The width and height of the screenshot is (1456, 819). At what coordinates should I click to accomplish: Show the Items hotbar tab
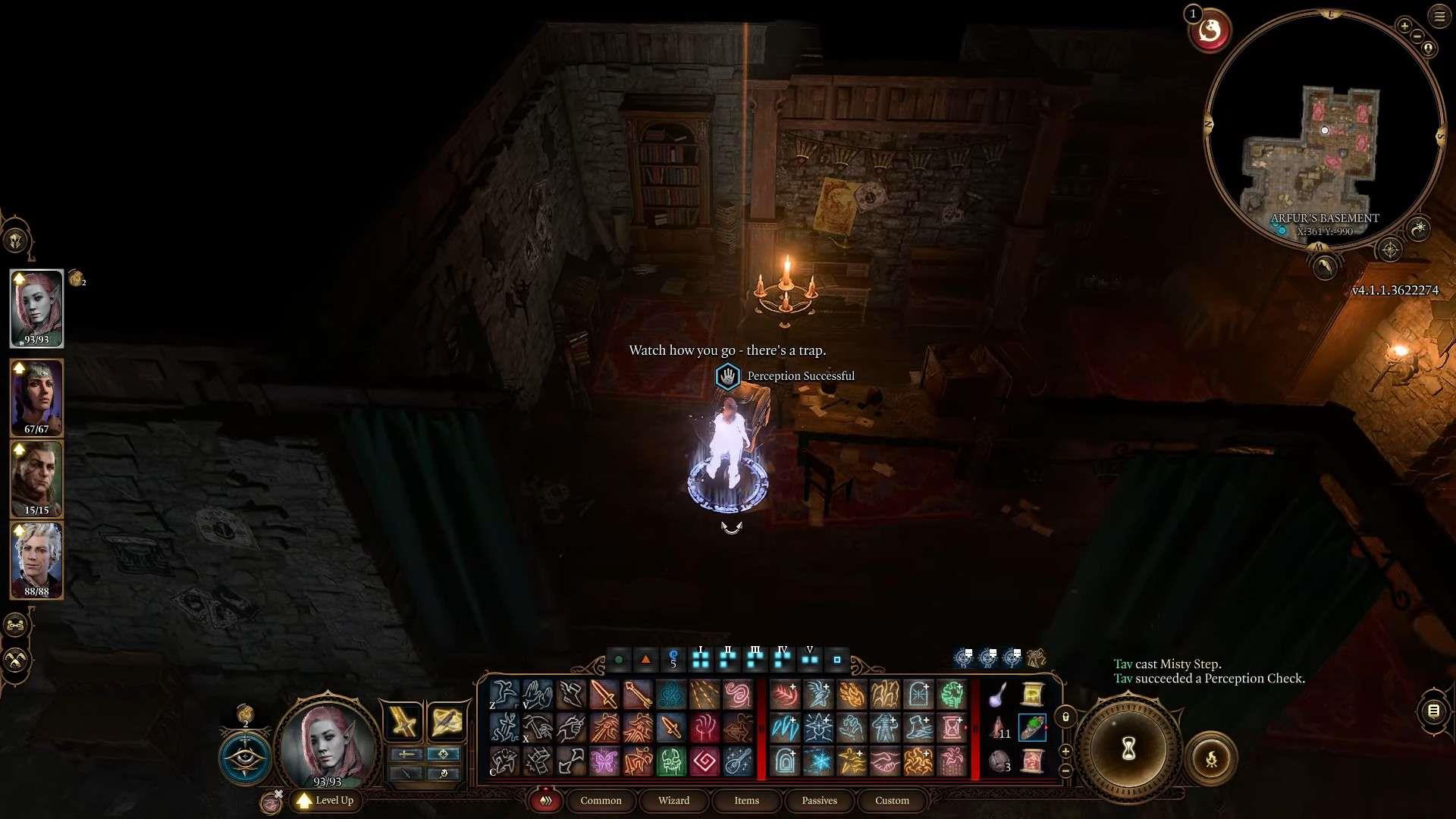click(x=746, y=800)
